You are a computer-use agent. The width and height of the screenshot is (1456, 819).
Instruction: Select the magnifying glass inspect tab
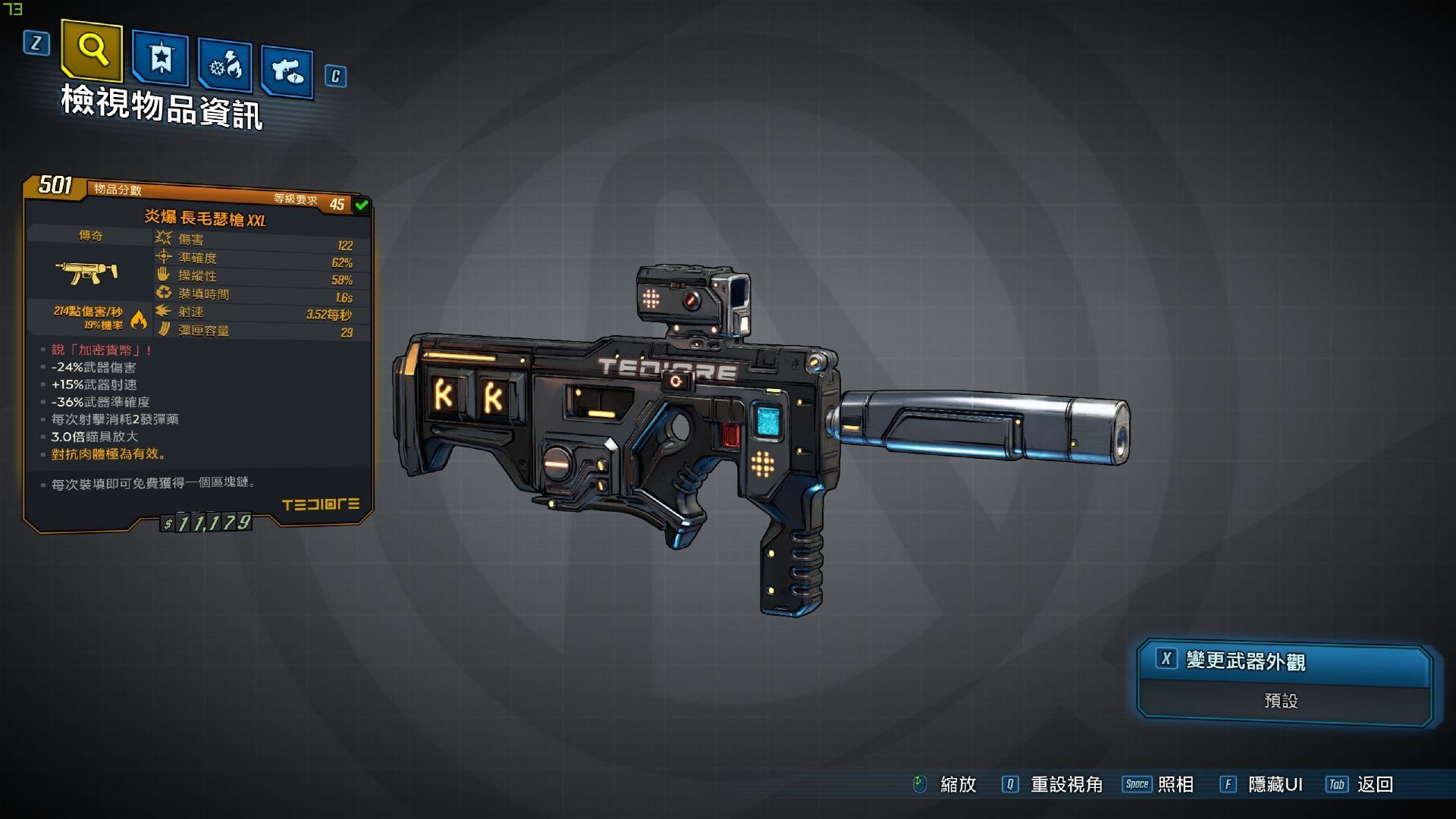[92, 50]
